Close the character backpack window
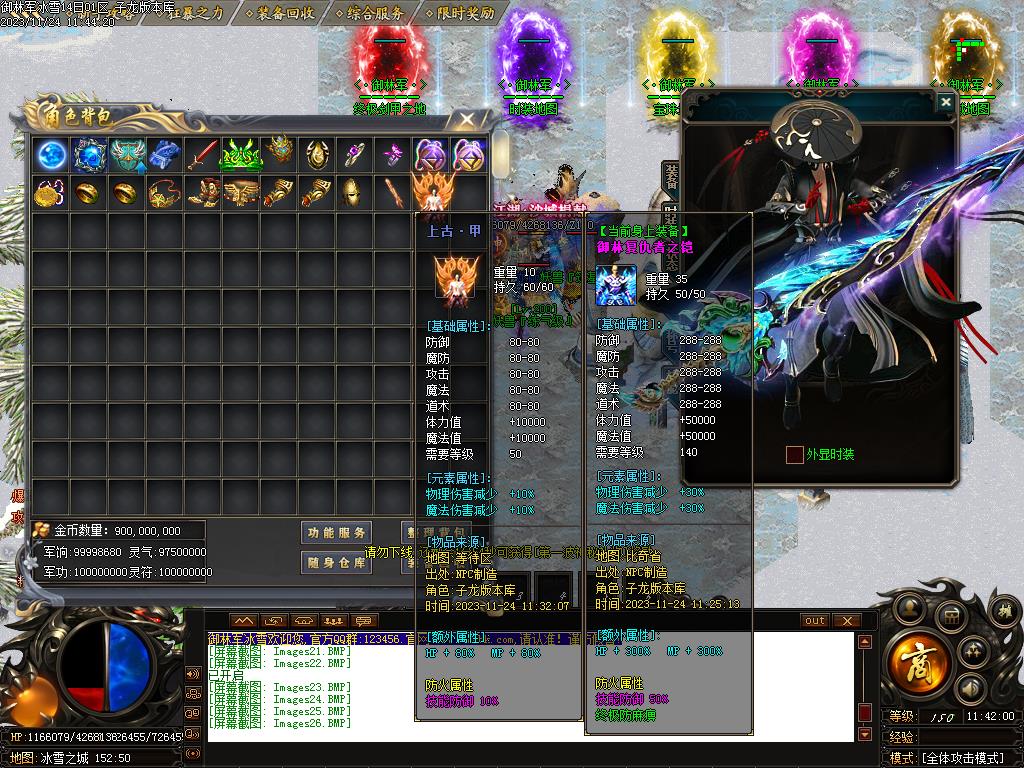Viewport: 1024px width, 768px height. tap(467, 120)
